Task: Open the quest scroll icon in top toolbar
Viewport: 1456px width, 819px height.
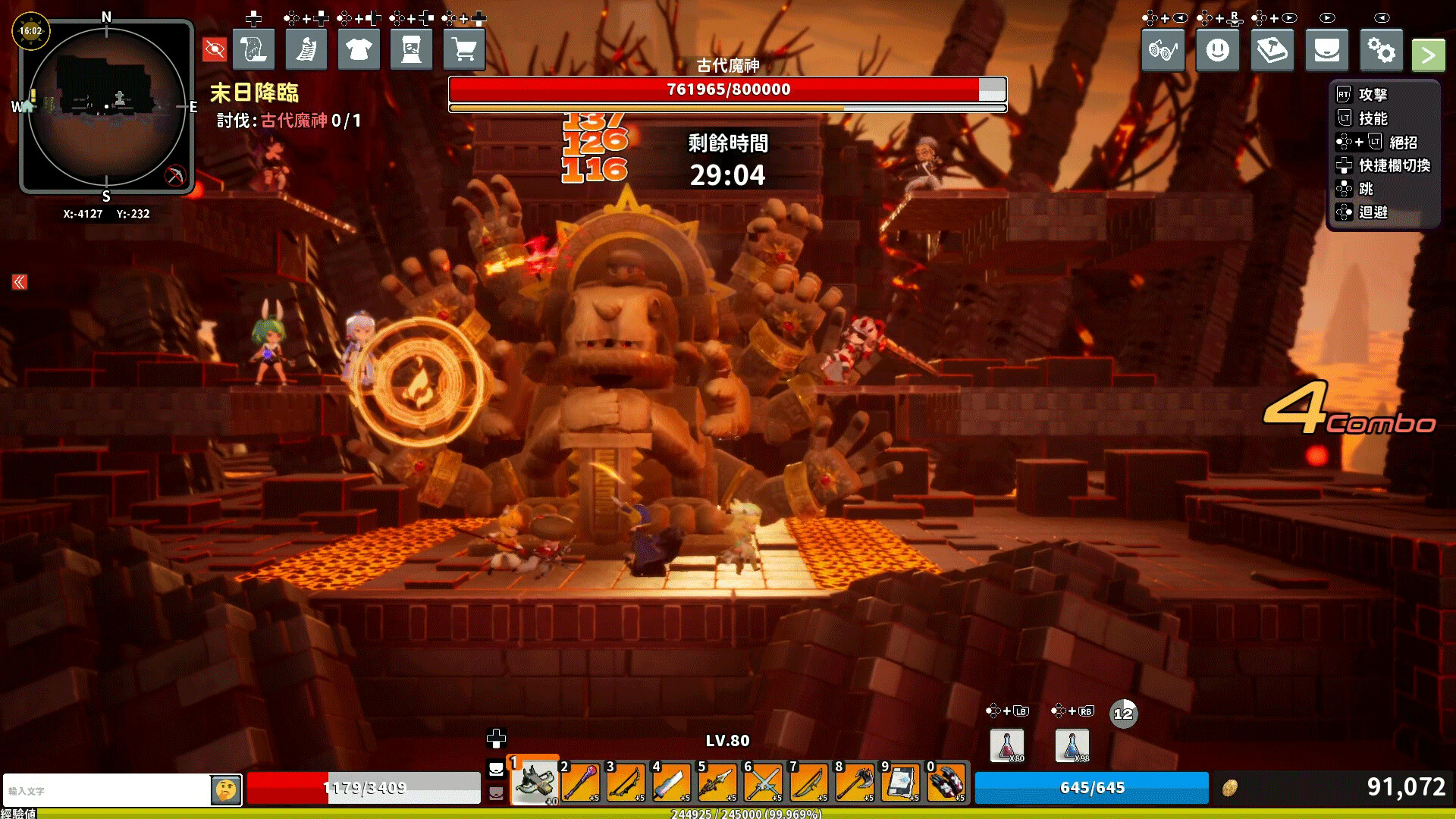Action: (x=254, y=49)
